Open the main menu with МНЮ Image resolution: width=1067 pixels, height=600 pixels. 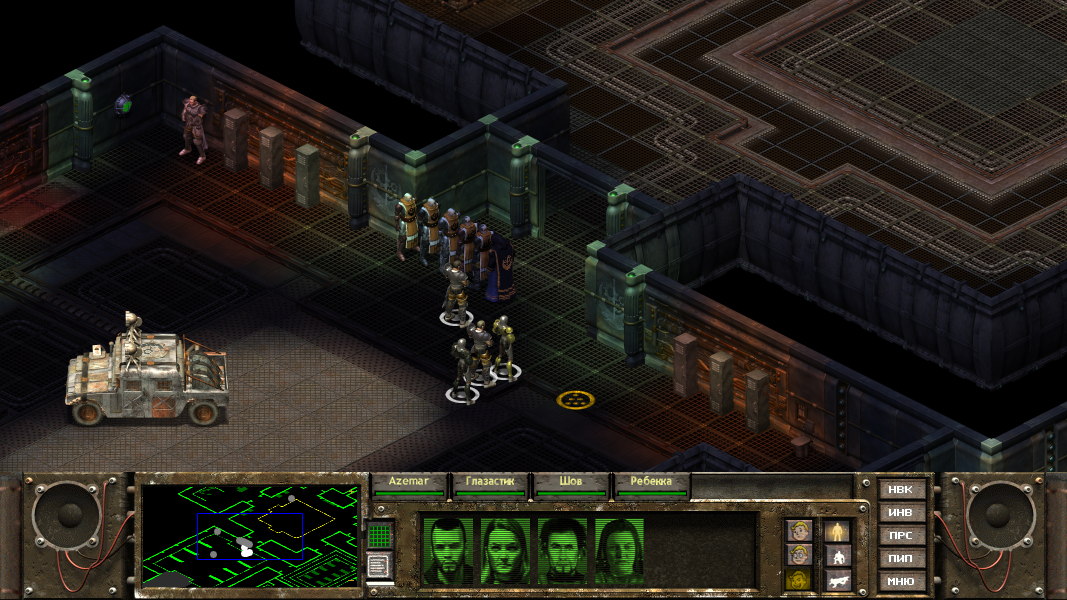click(901, 581)
